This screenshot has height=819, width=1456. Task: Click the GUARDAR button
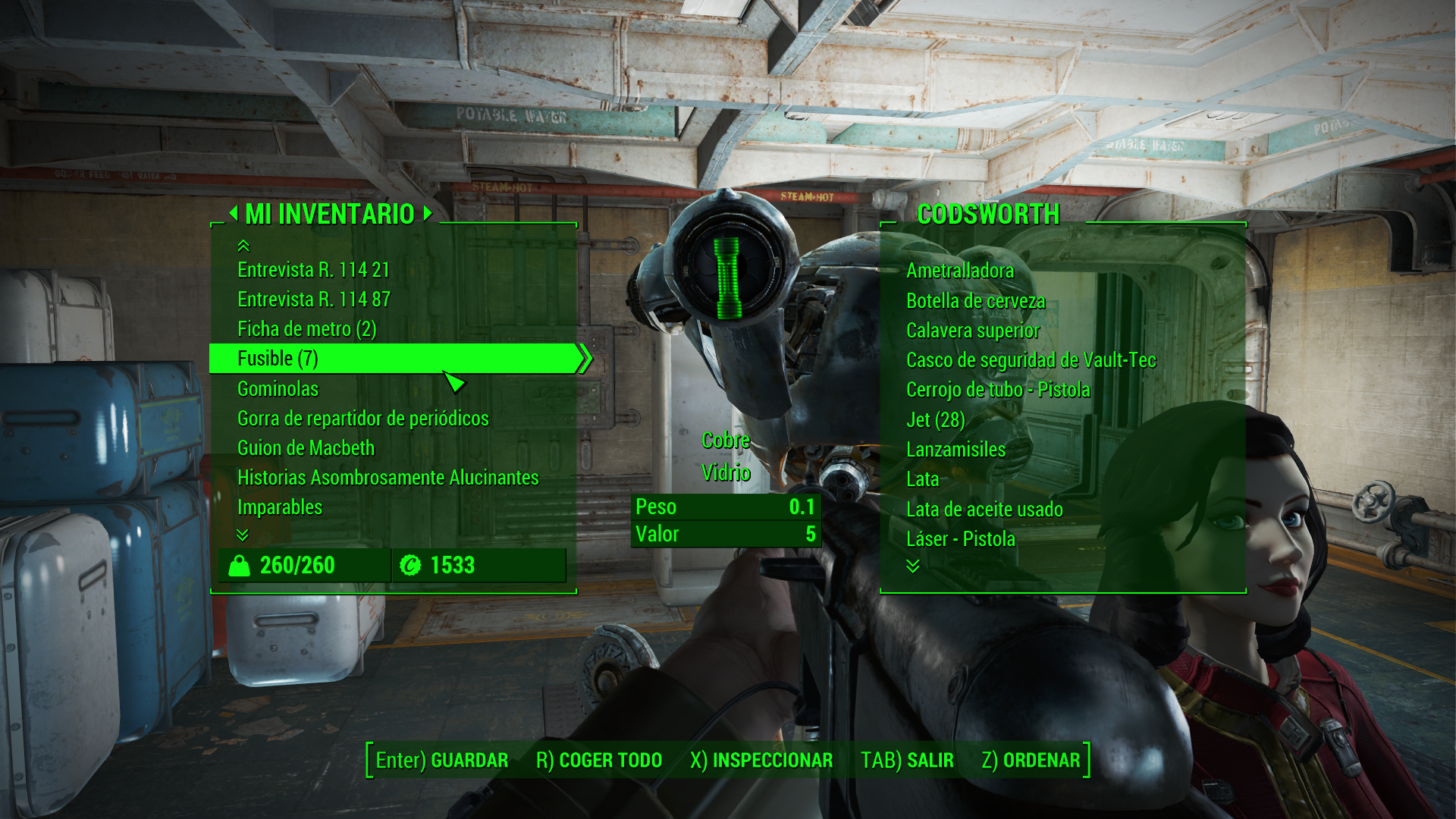[442, 761]
